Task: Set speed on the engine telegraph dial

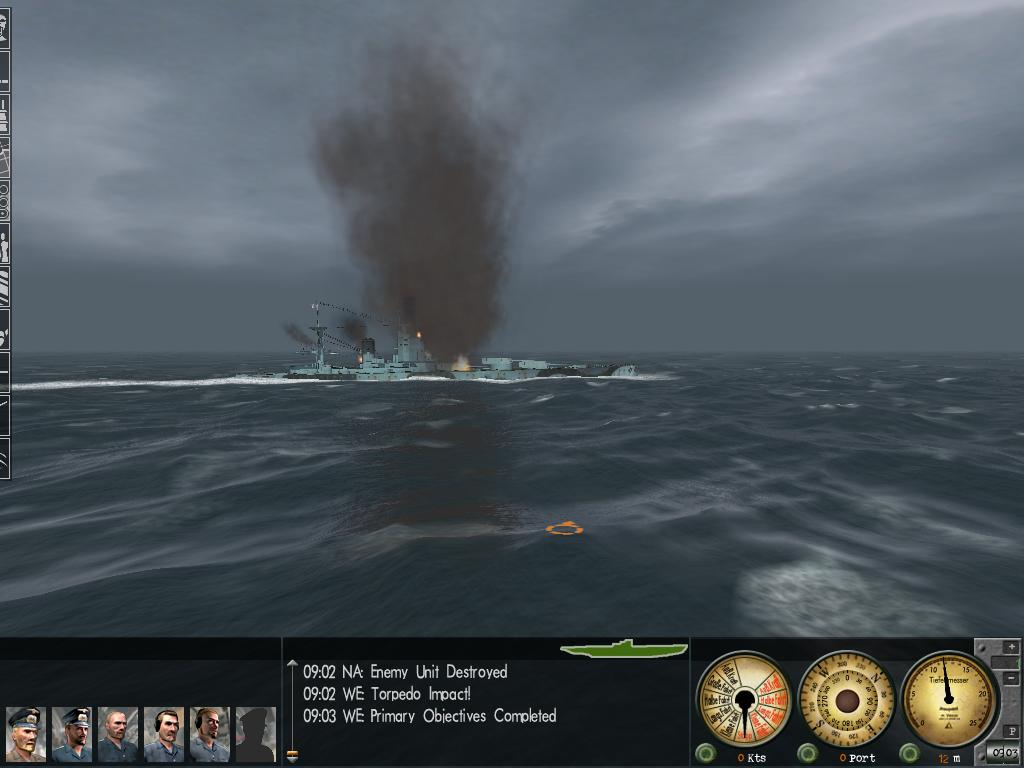Action: tap(743, 698)
